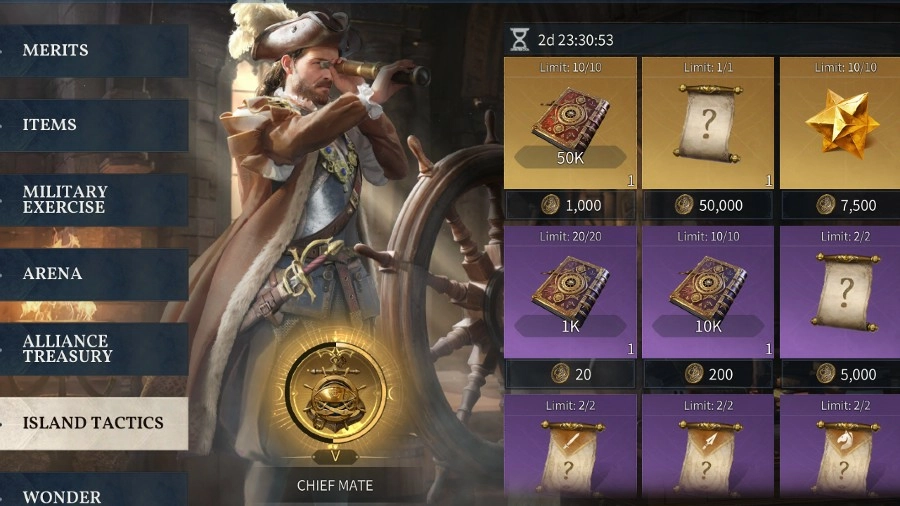This screenshot has height=506, width=900.
Task: Buy the 50K tome for 1,000 coins
Action: pos(570,205)
